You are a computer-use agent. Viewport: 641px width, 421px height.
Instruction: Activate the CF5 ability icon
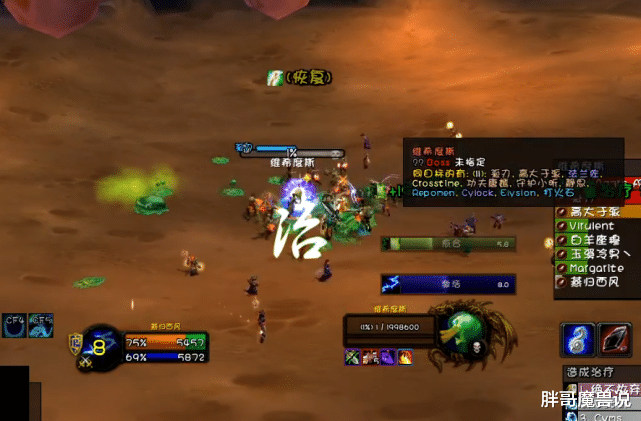click(x=41, y=324)
